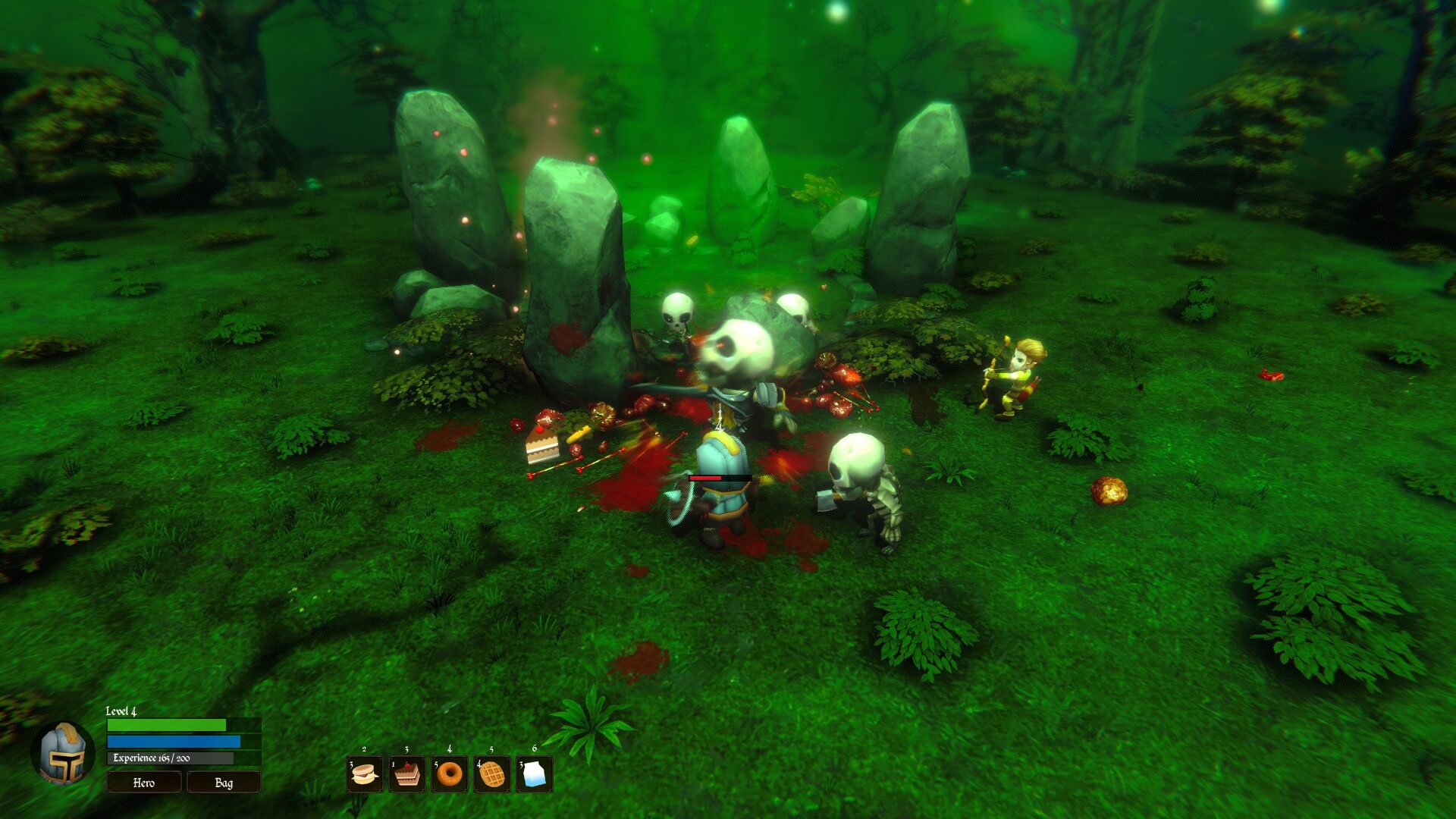
Task: Click the knight helmet hero portrait
Action: (64, 755)
